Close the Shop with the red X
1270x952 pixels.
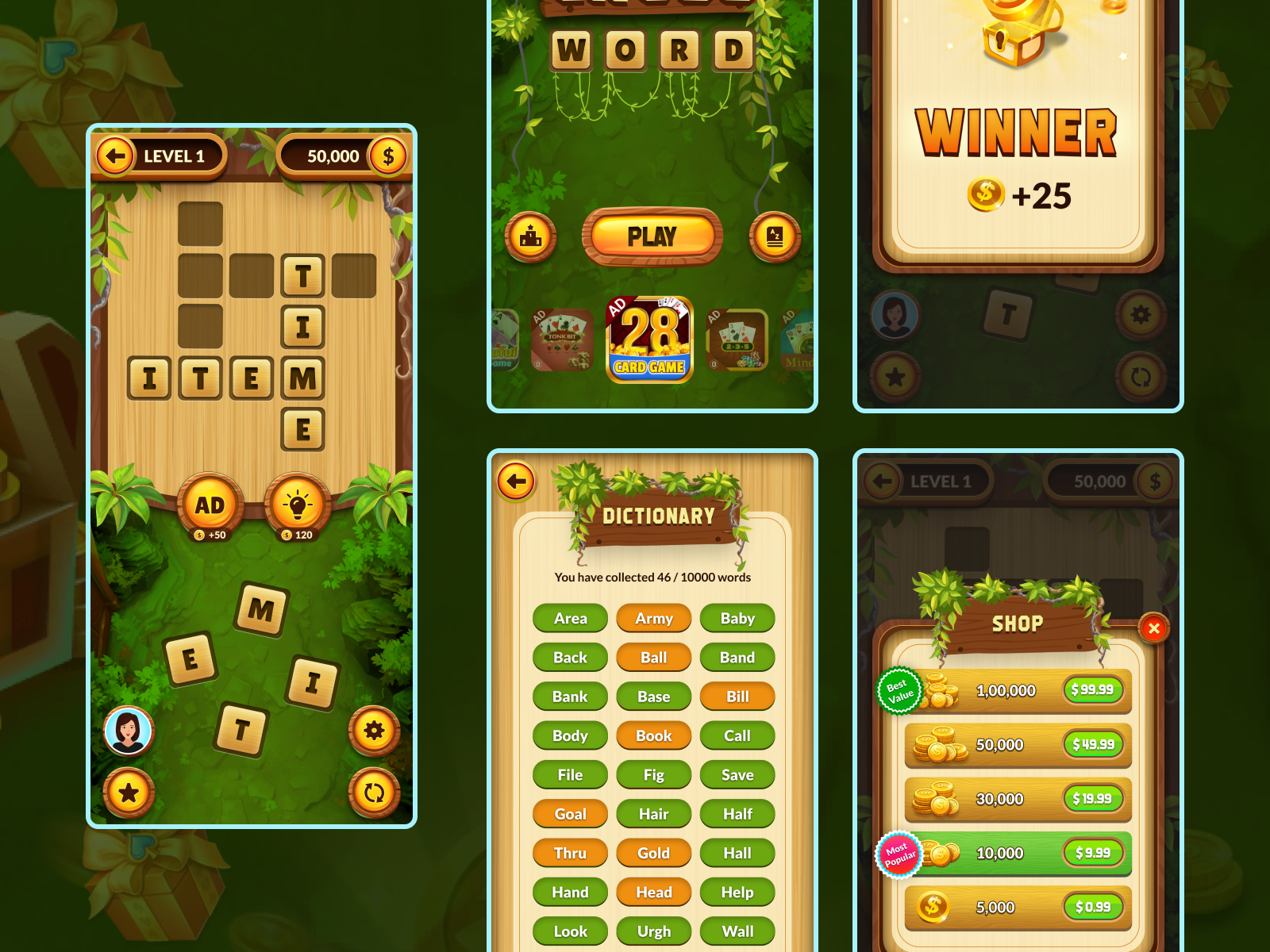tap(1153, 628)
